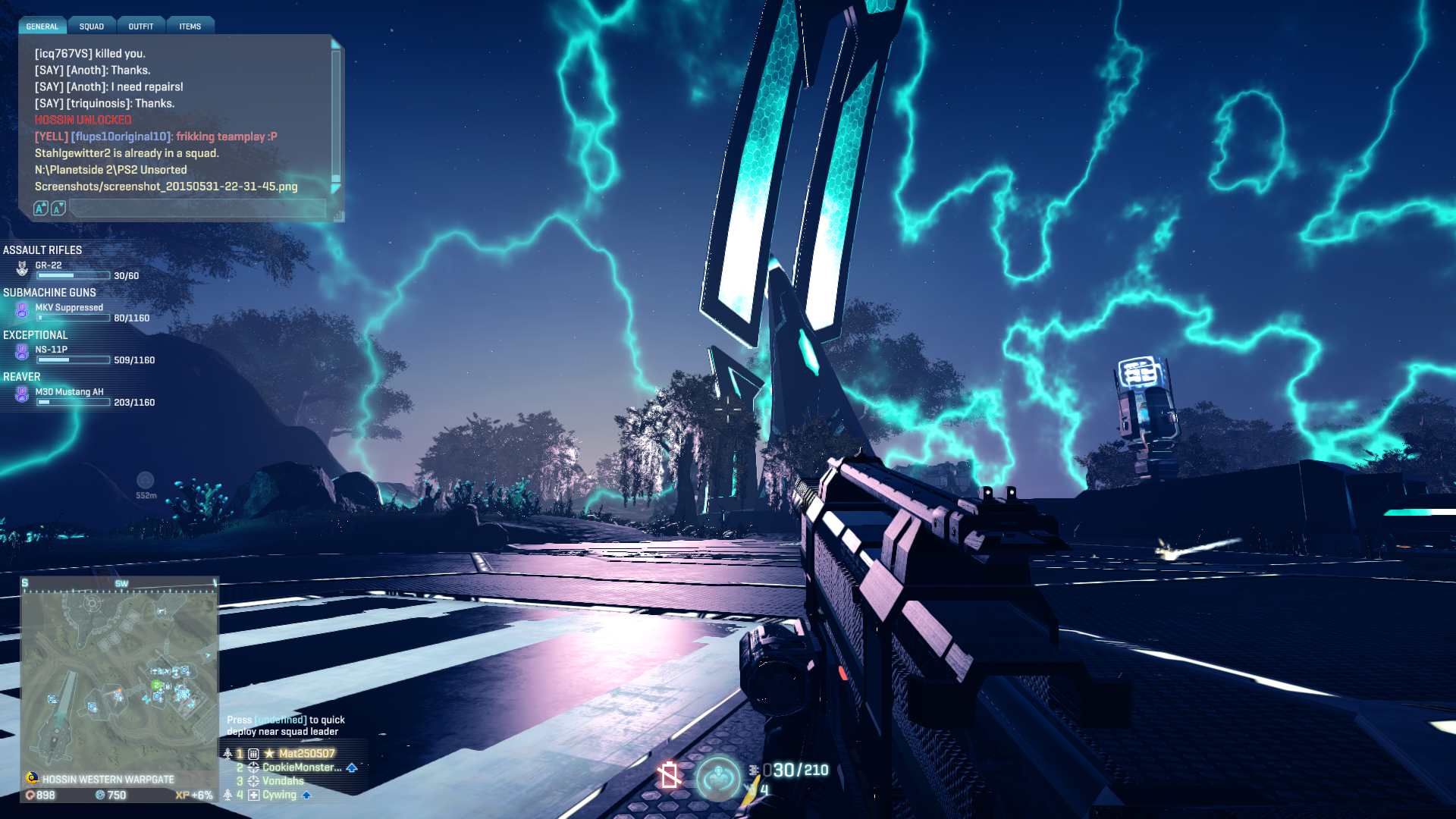The height and width of the screenshot is (819, 1456).
Task: Switch to the General chat tab
Action: [42, 27]
